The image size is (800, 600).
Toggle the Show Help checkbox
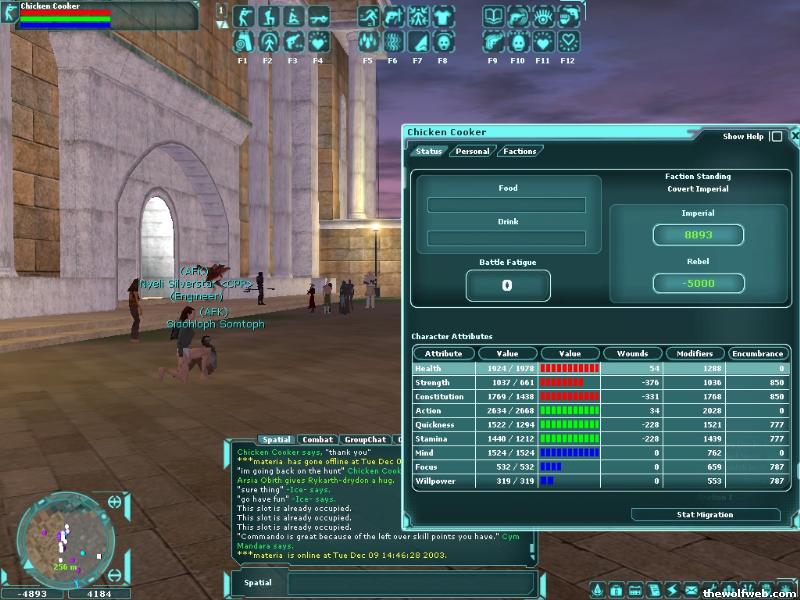point(776,136)
